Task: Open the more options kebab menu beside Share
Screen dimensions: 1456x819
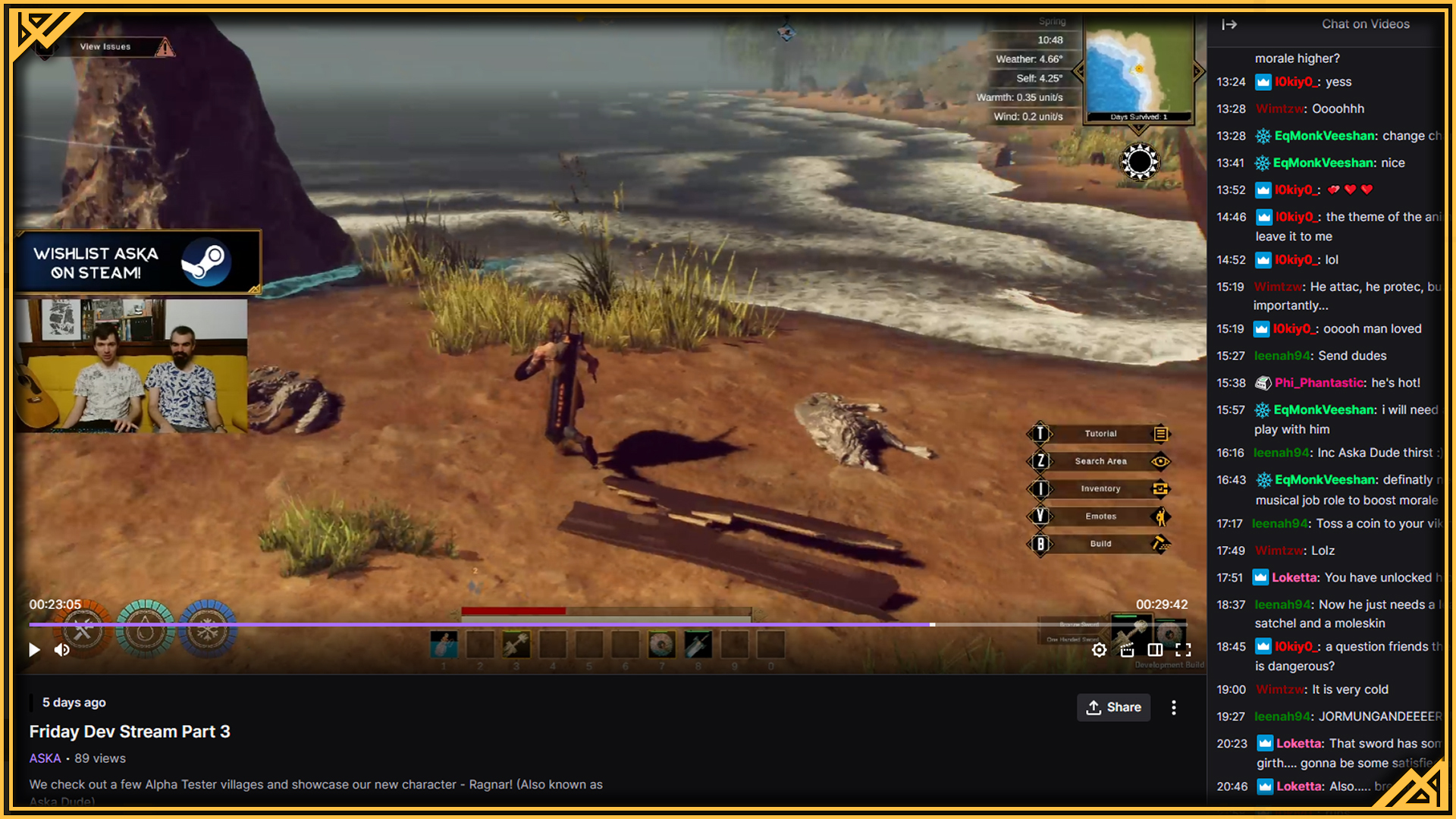Action: (x=1173, y=708)
